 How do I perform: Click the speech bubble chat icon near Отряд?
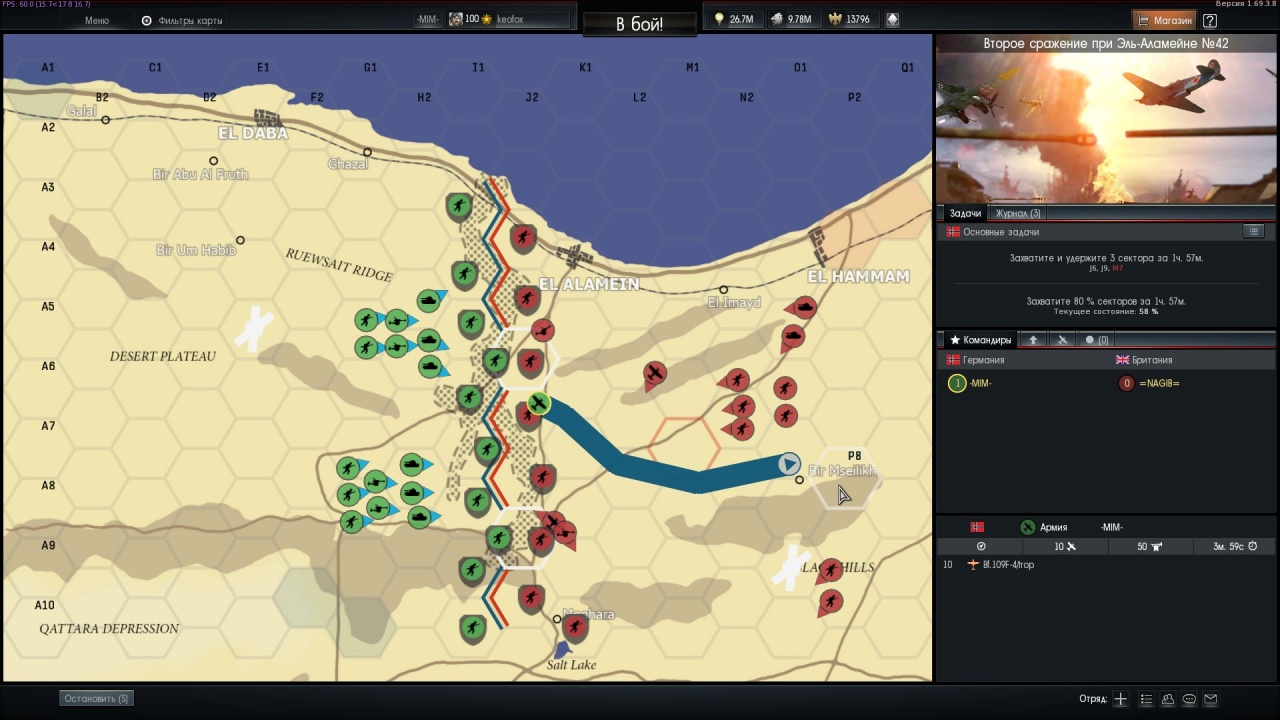click(x=1189, y=699)
